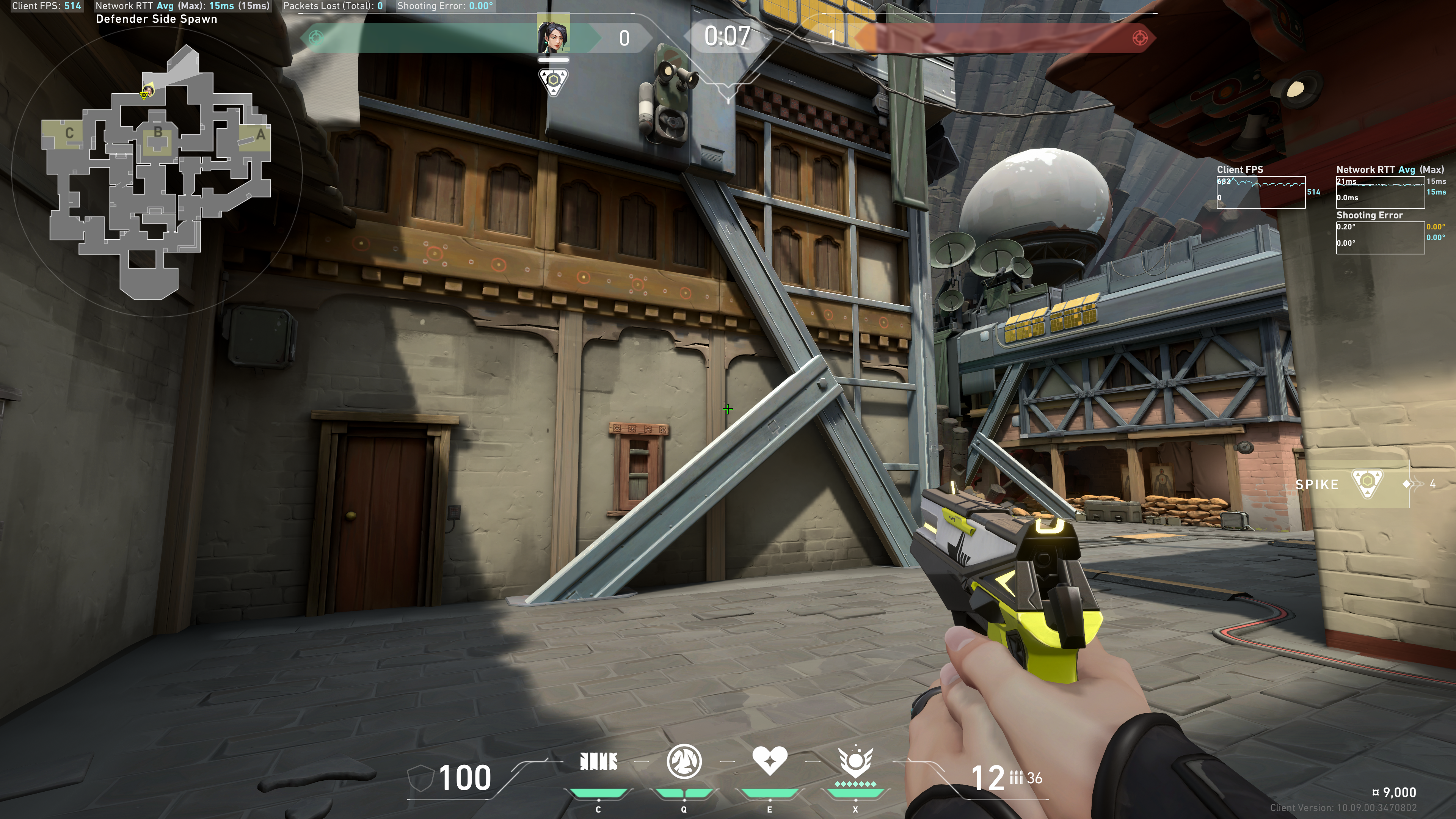The image size is (1456, 819).
Task: Select the B site marker on minimap
Action: click(158, 132)
